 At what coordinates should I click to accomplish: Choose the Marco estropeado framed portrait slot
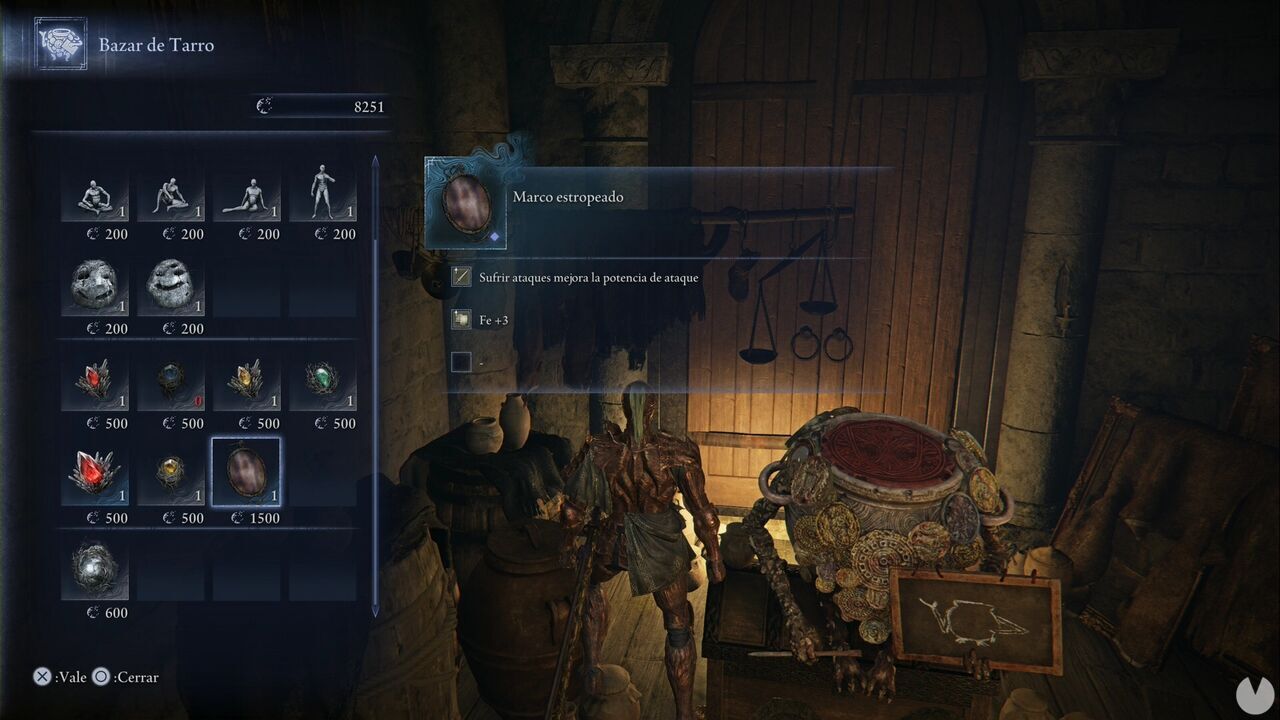pyautogui.click(x=247, y=472)
